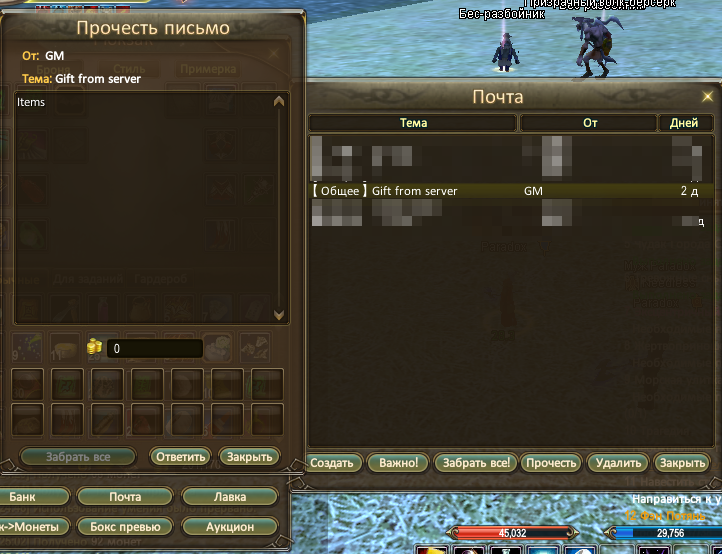Open the Бокс превью button

pyautogui.click(x=125, y=526)
